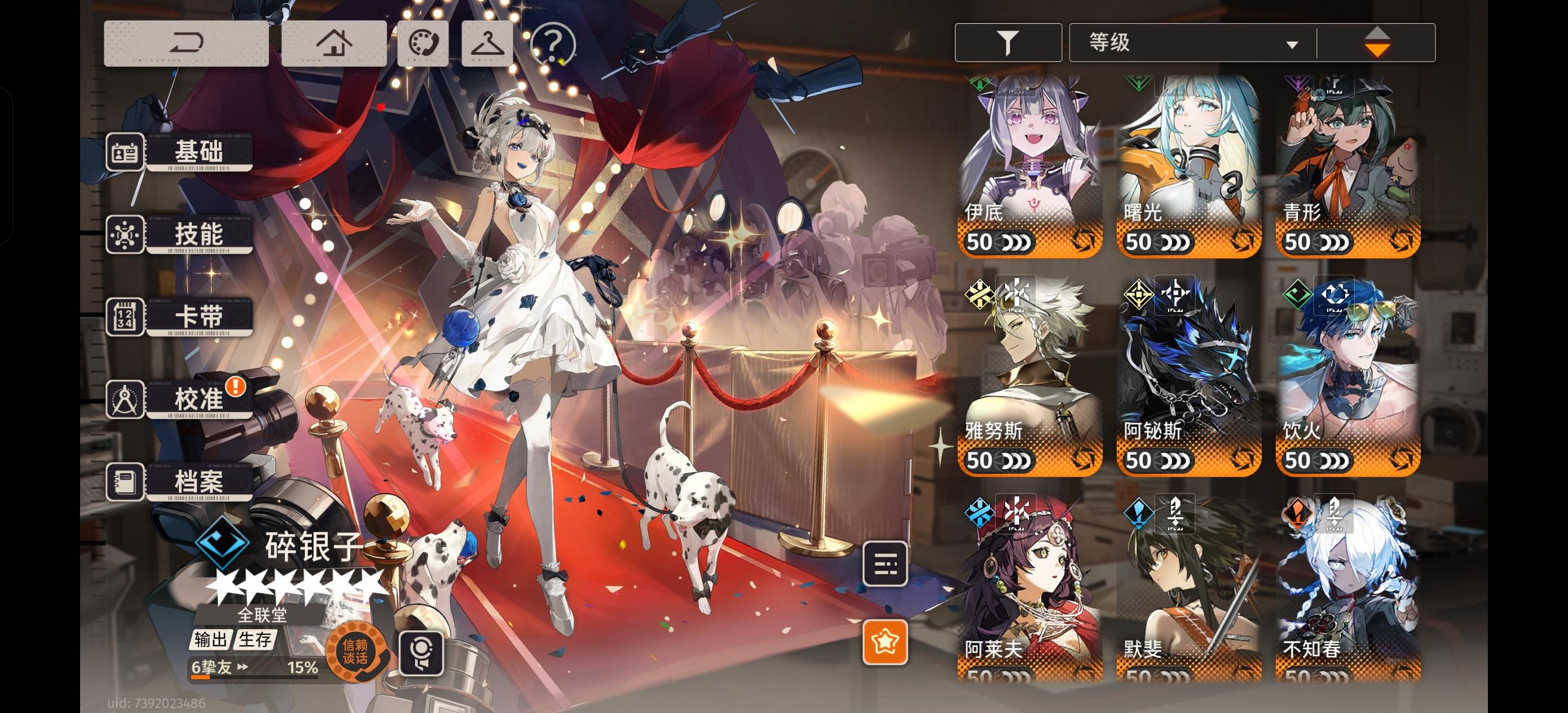The width and height of the screenshot is (1568, 713).
Task: Open 校准 with the alert badge
Action: pos(199,399)
